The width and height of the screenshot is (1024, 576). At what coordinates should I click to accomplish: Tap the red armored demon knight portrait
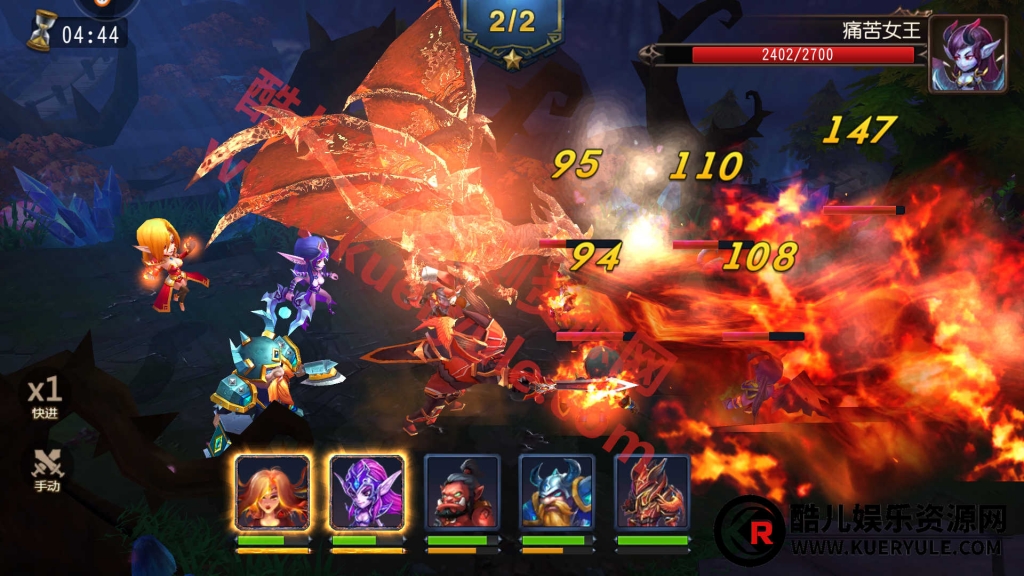652,492
